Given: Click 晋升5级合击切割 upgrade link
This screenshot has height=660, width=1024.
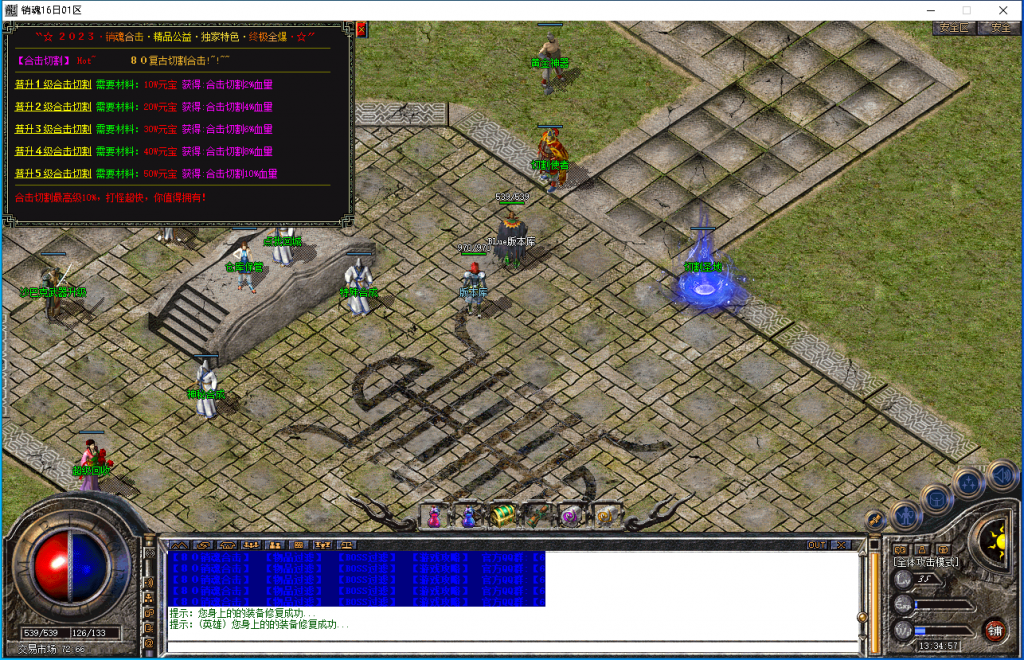Looking at the screenshot, I should pos(53,174).
